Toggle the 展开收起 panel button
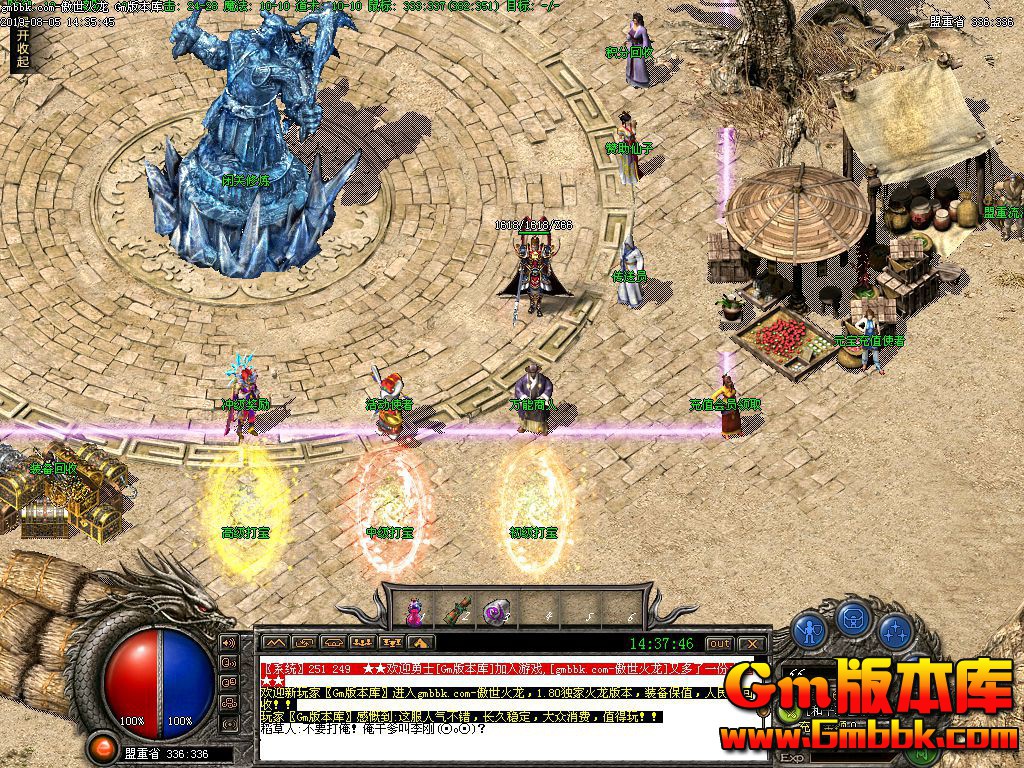The width and height of the screenshot is (1024, 768). 23,47
